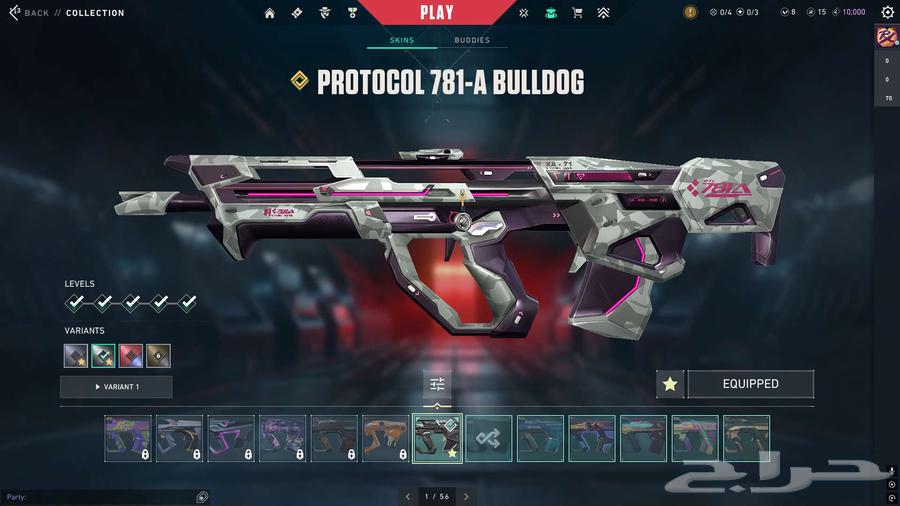Expand the Variant 1 preview button
Viewport: 900px width, 506px height.
[x=116, y=387]
